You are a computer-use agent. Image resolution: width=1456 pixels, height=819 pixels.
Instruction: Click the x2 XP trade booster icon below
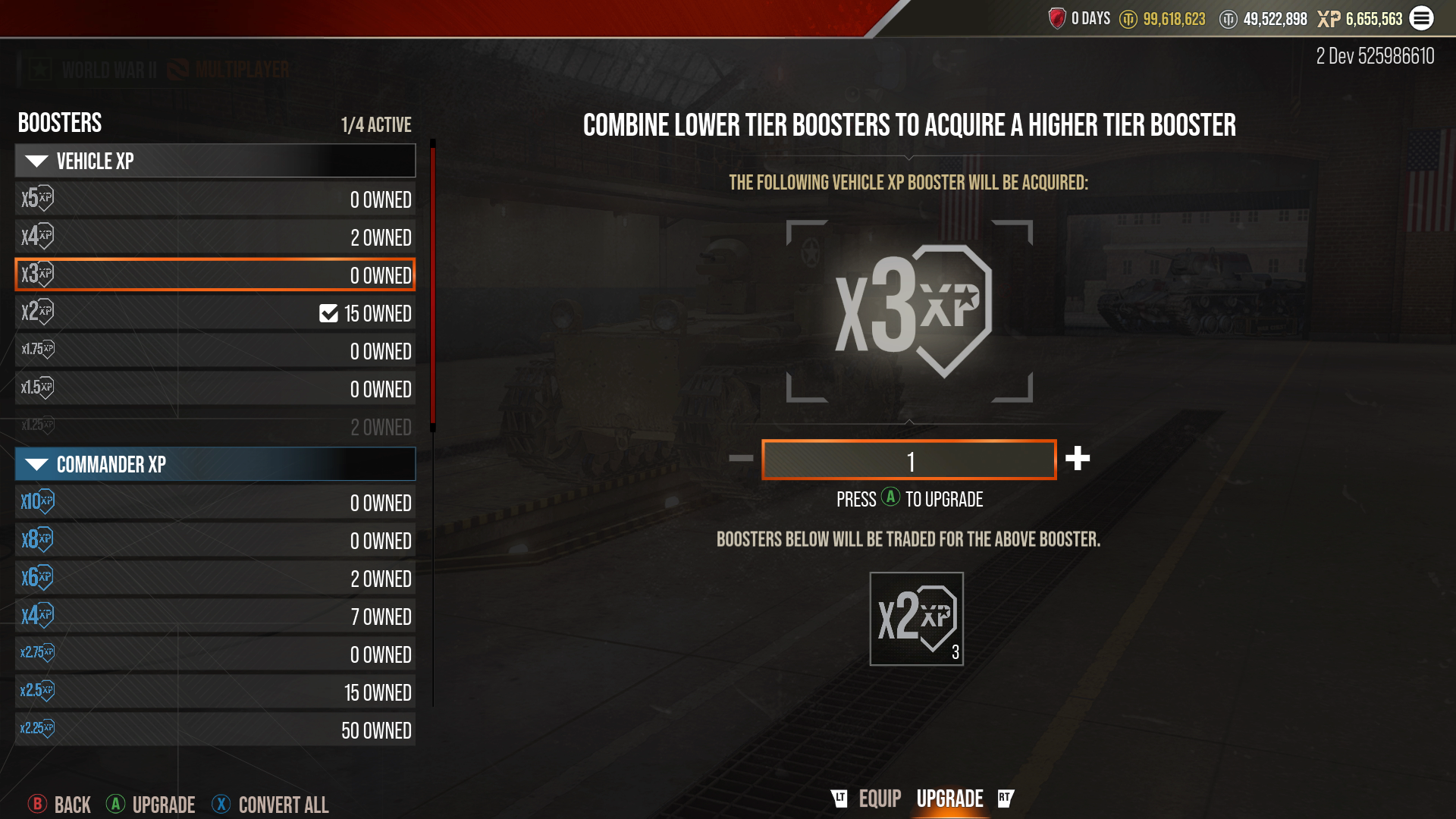point(915,620)
